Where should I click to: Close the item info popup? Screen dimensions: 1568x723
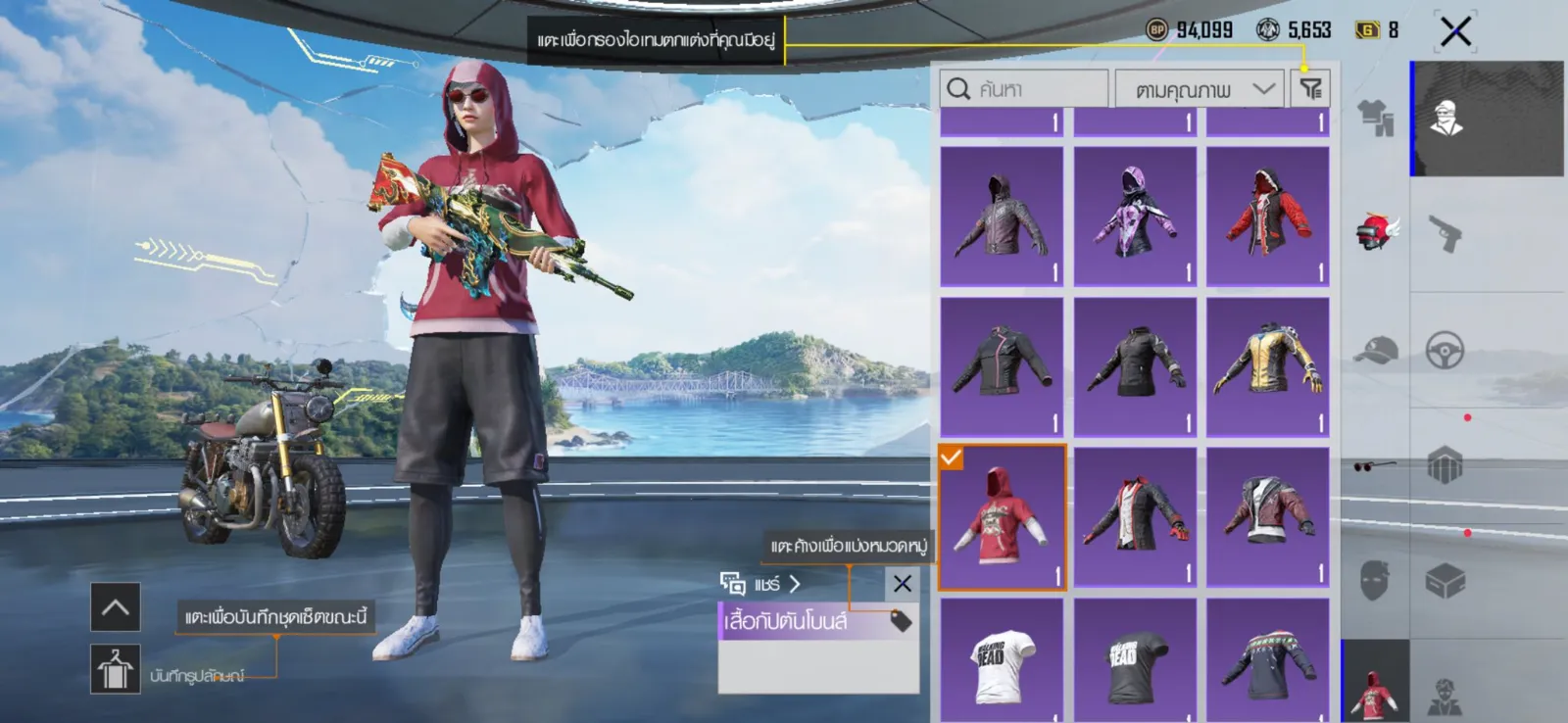pyautogui.click(x=903, y=584)
